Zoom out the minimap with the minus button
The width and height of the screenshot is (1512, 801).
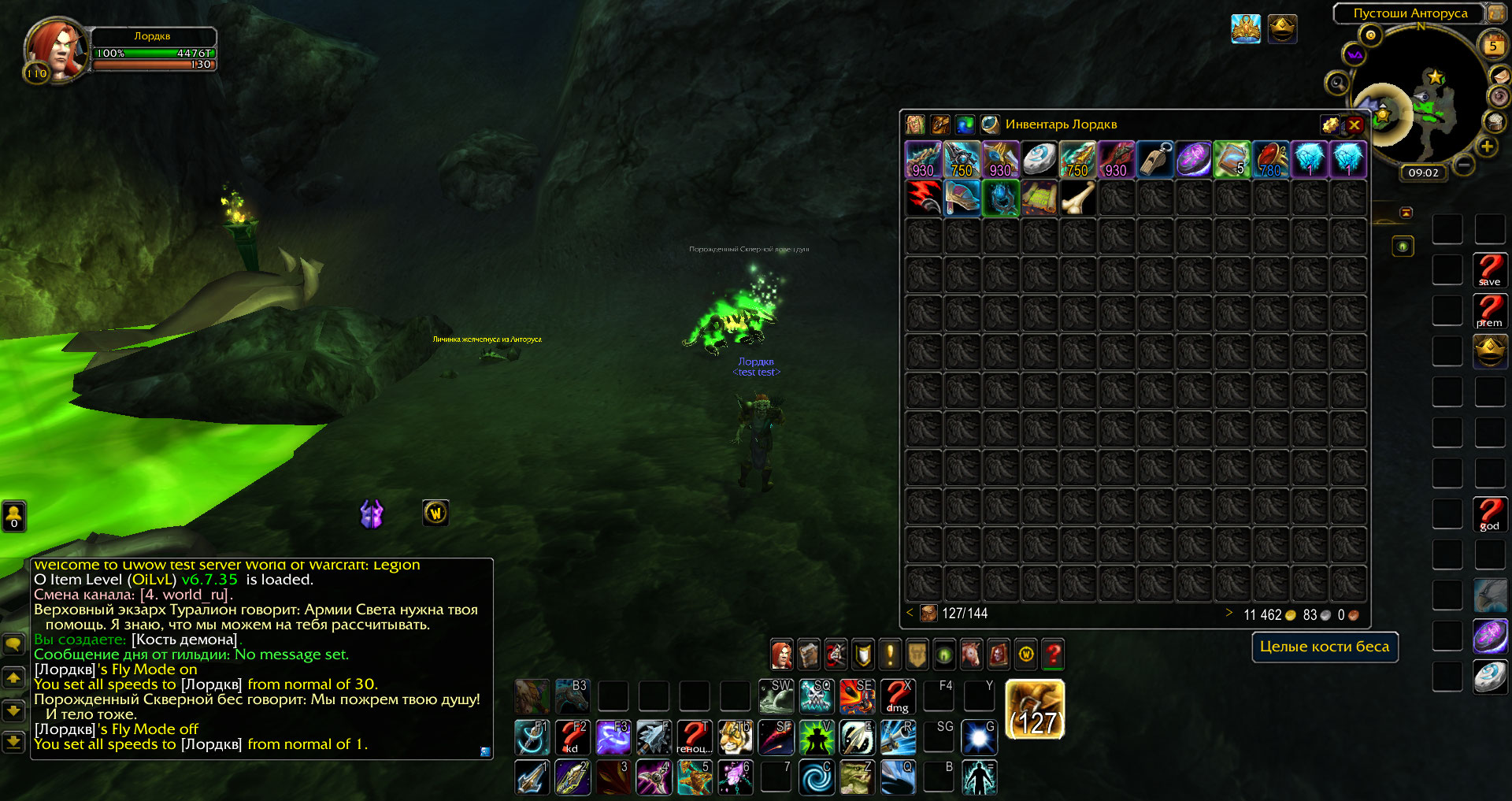pyautogui.click(x=1464, y=165)
